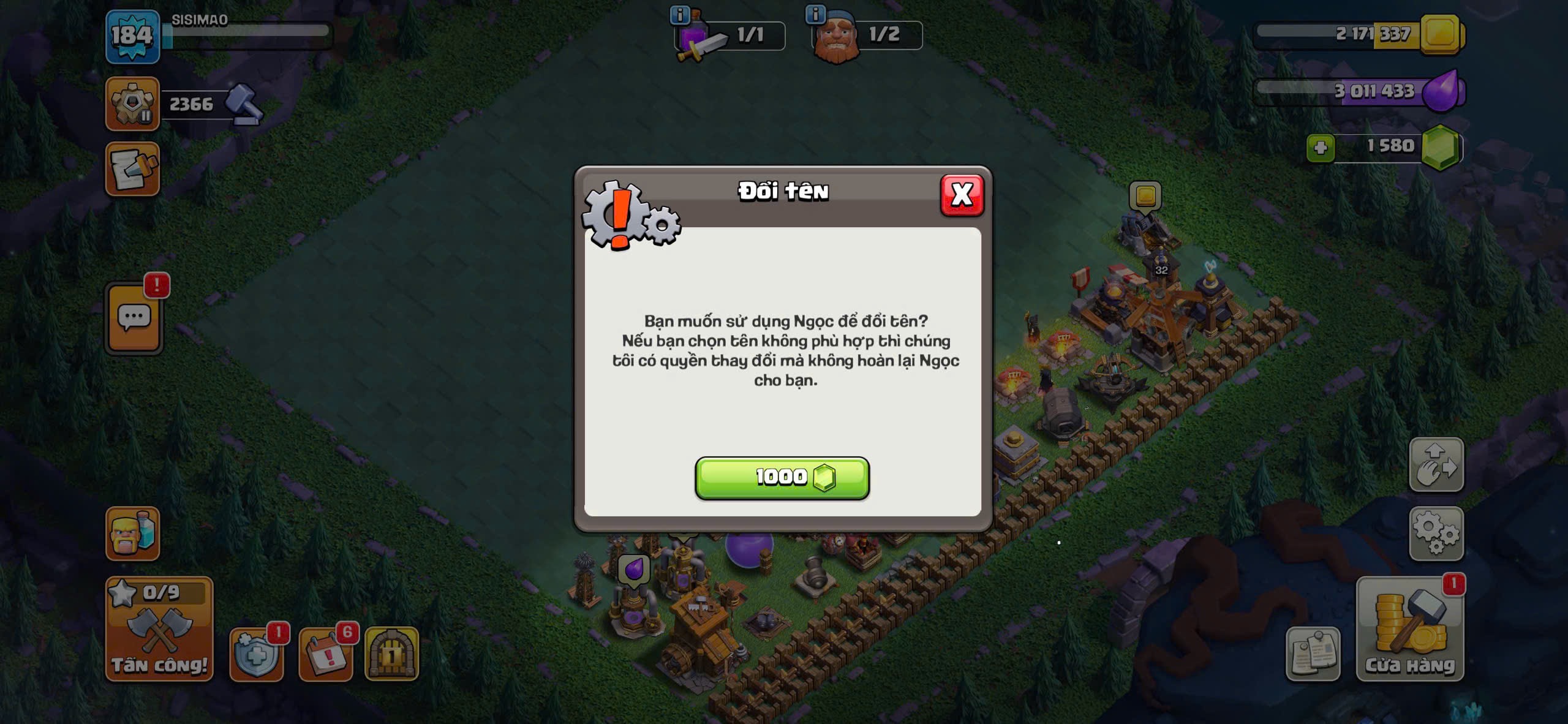Open the Cửa hàng shop
Viewport: 1568px width, 724px height.
tap(1410, 629)
